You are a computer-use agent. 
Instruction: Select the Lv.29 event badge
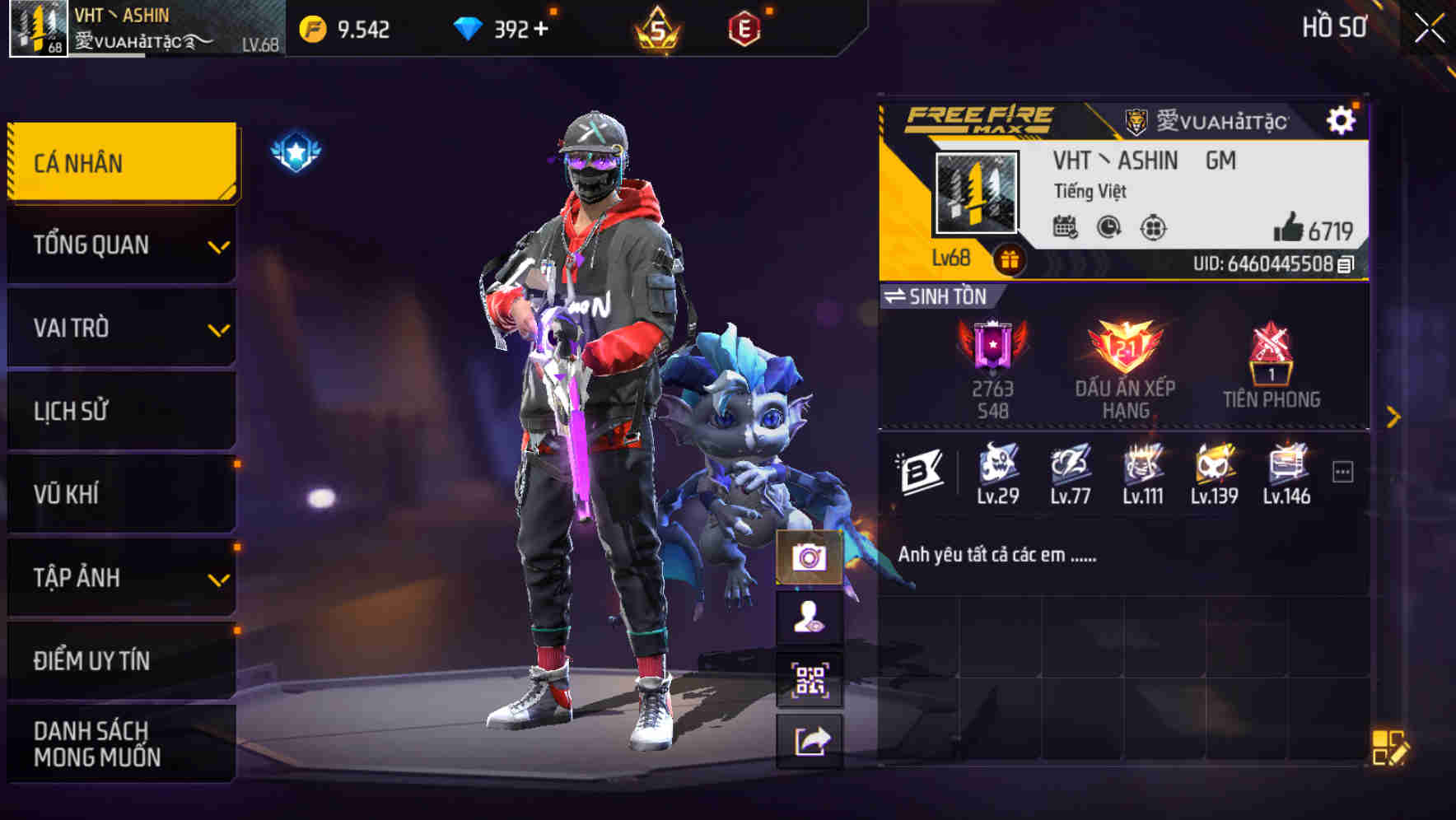point(998,469)
